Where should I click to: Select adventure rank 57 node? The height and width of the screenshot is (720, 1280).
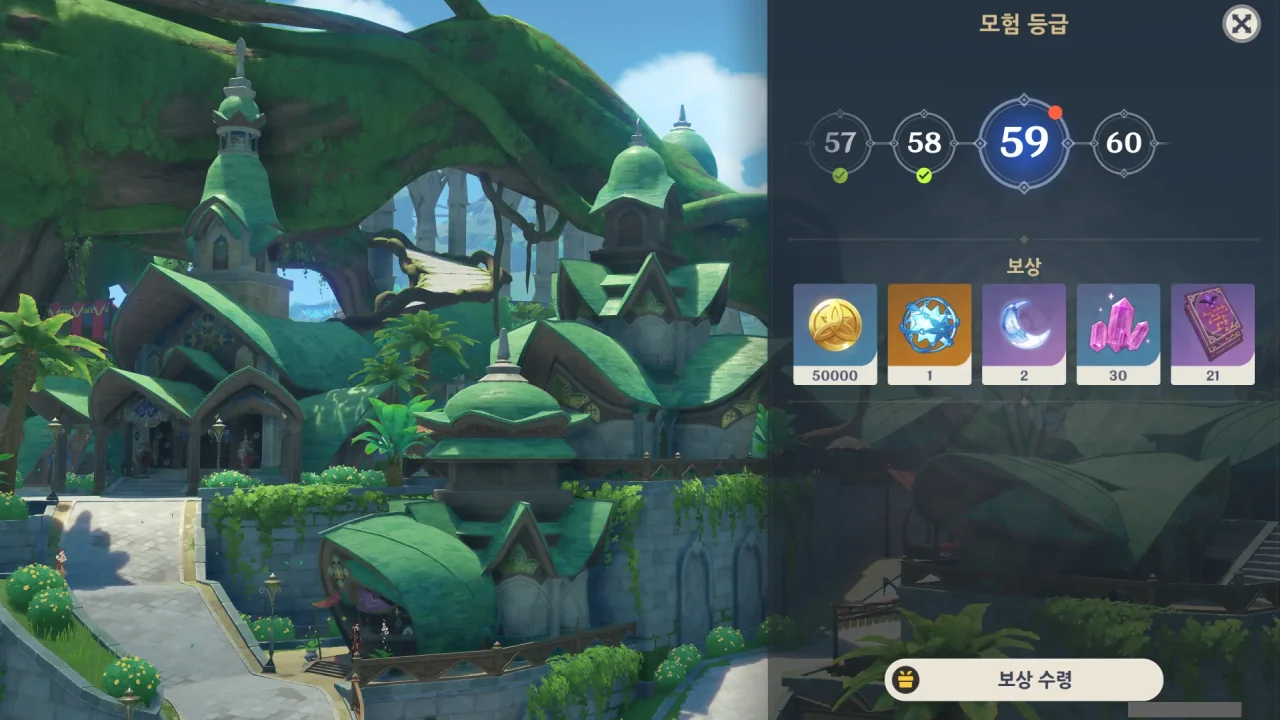tap(840, 143)
